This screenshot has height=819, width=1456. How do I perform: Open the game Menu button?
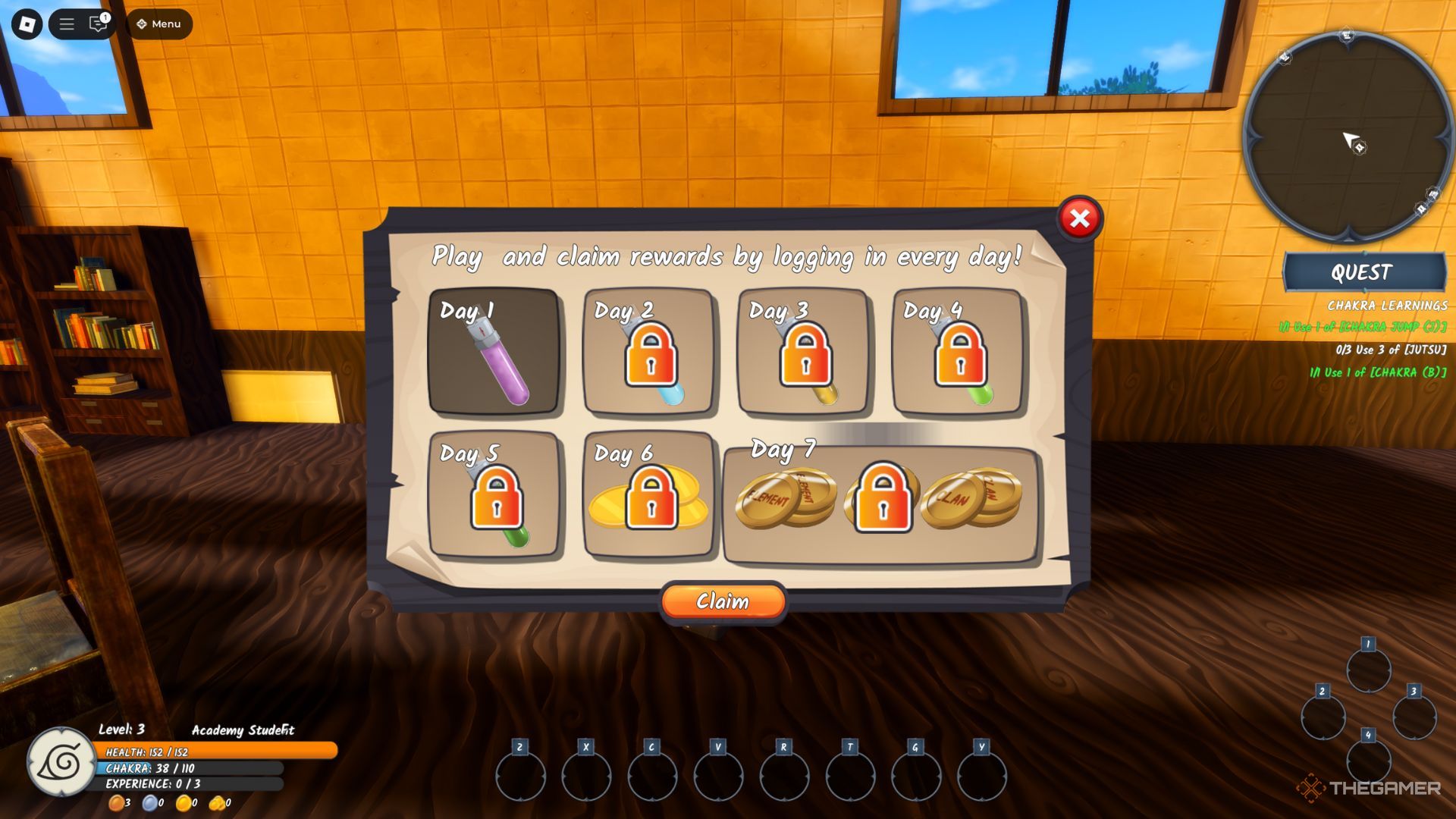[159, 24]
